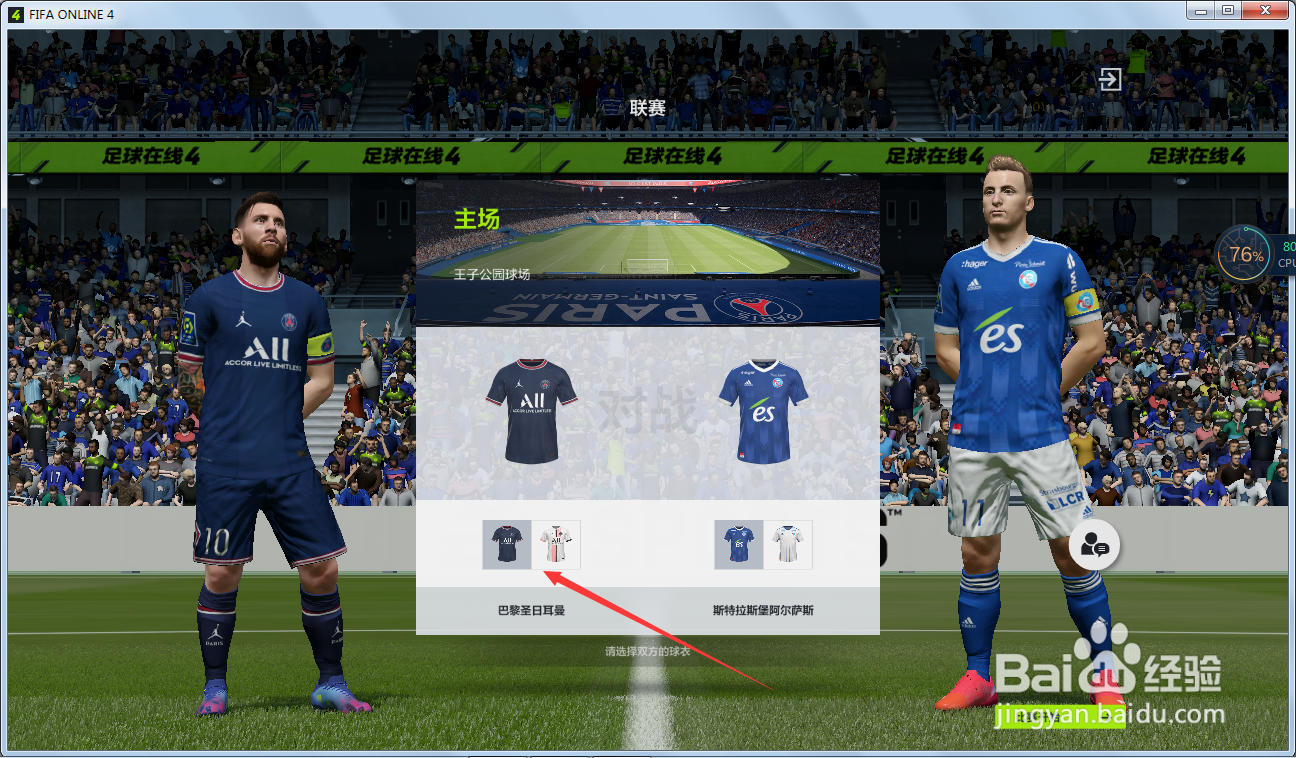1296x758 pixels.
Task: Select Strasbourg's white away kit thumbnail
Action: pos(788,544)
